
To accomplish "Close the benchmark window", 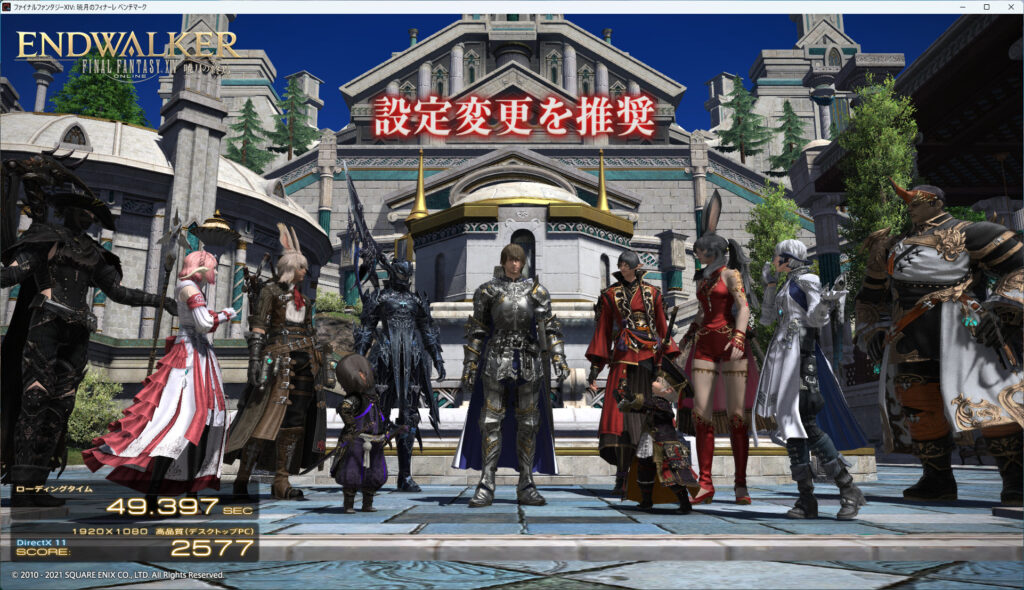I will click(x=1009, y=7).
